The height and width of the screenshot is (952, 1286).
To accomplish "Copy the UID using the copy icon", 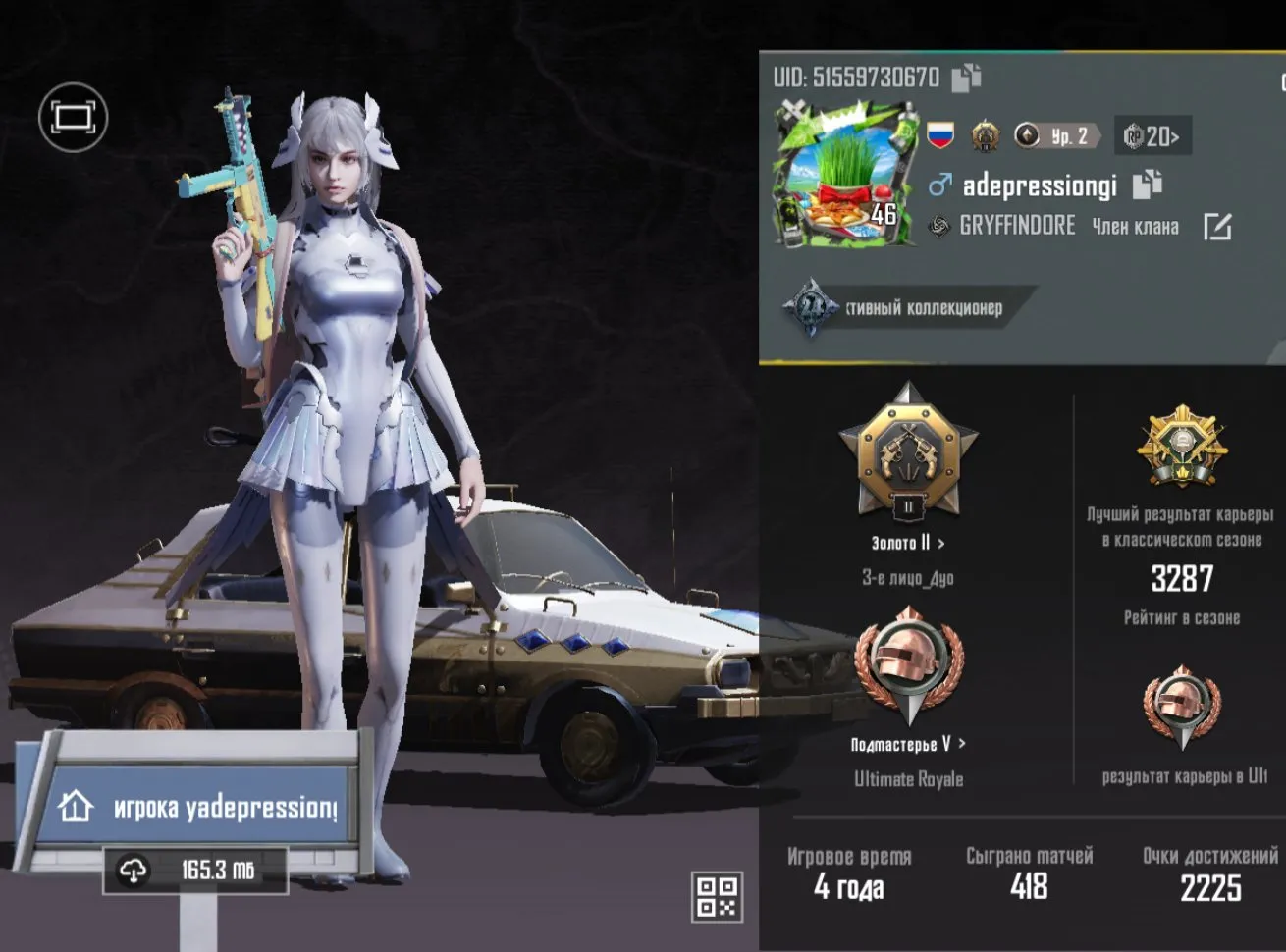I will click(x=966, y=78).
